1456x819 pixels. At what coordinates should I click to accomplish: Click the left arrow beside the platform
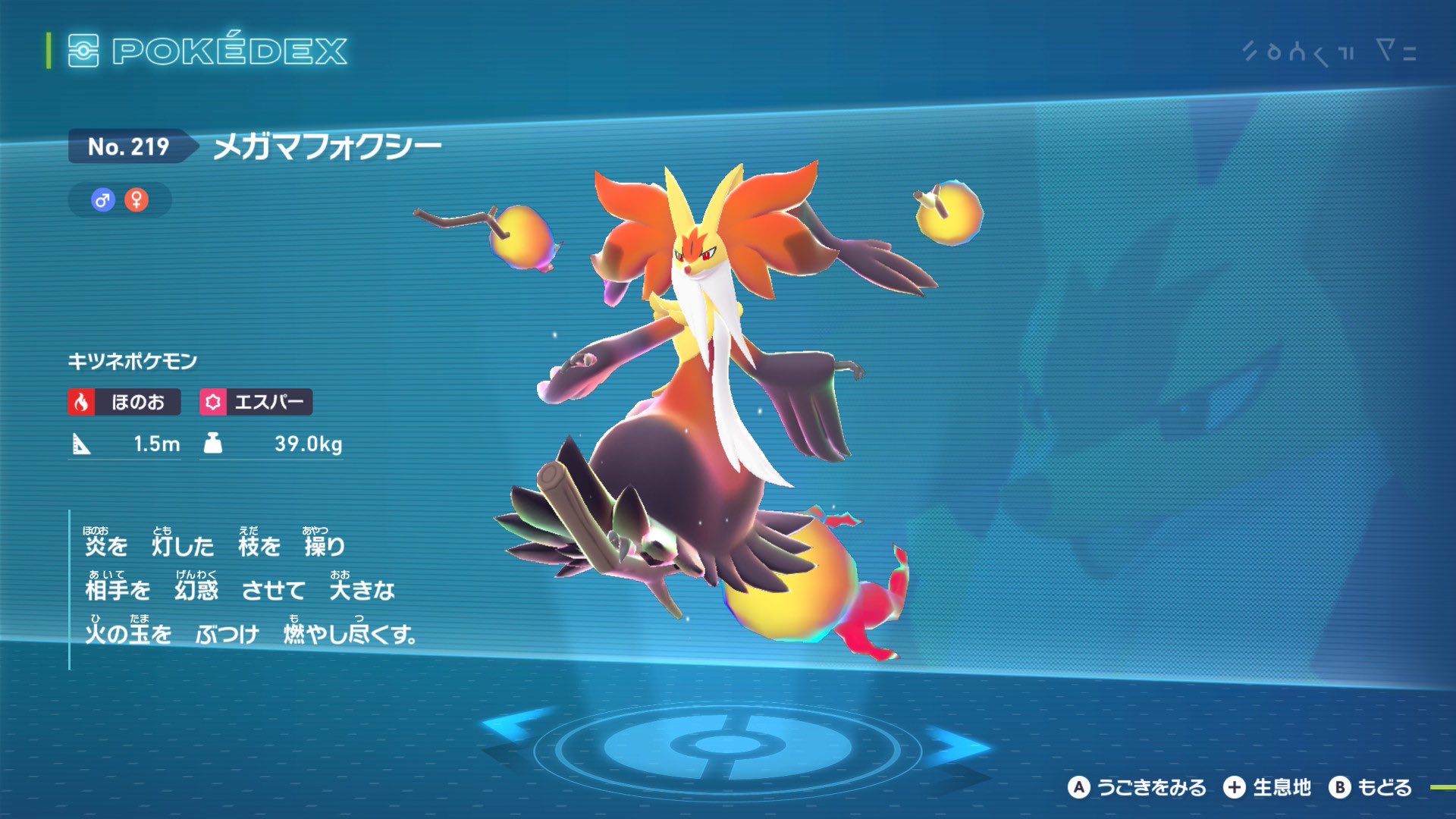point(513,726)
